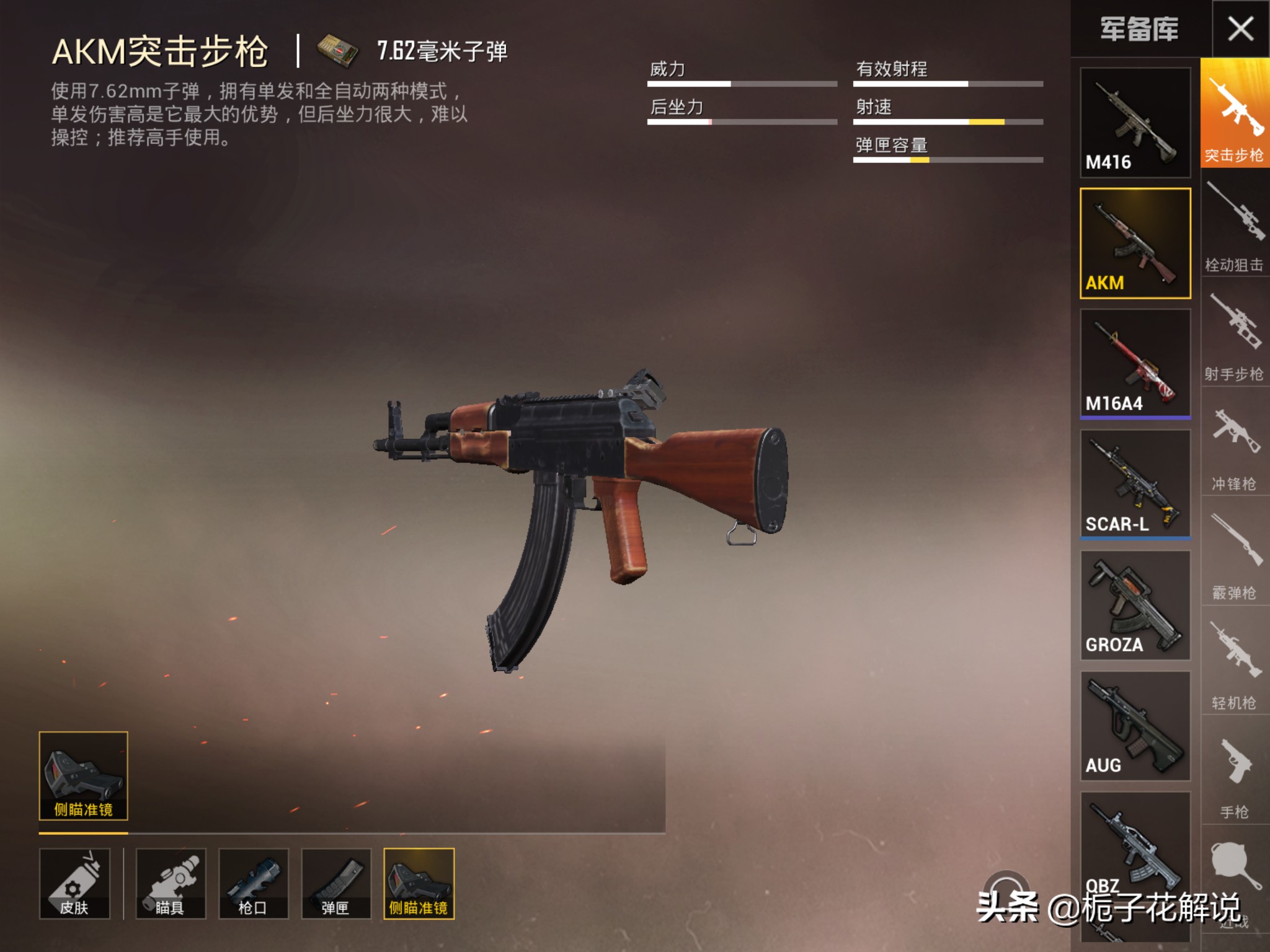Image resolution: width=1270 pixels, height=952 pixels.
Task: Pick the M16A4 from the list
Action: 1135,363
